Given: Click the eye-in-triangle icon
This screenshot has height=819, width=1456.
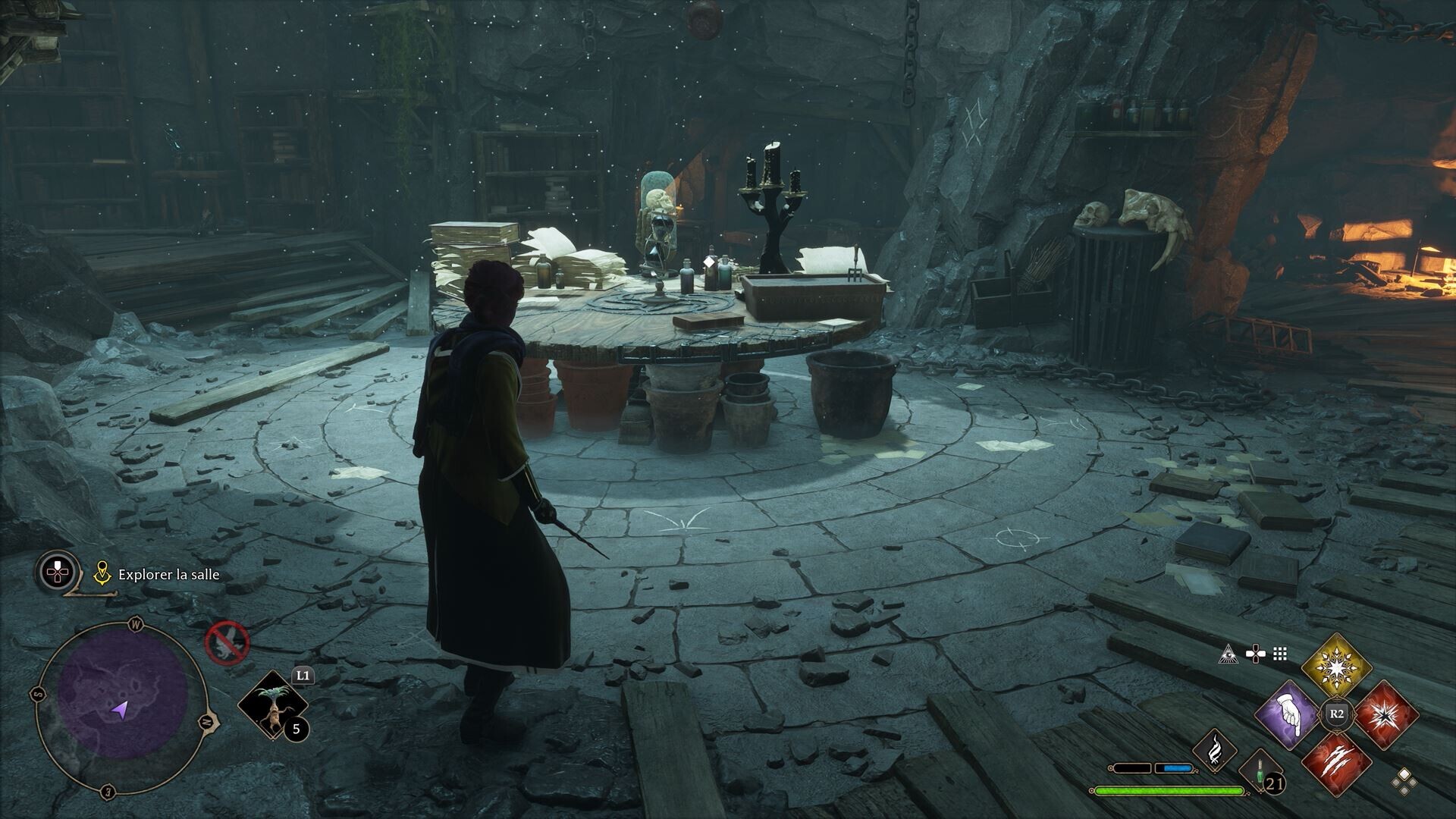Looking at the screenshot, I should point(1228,654).
